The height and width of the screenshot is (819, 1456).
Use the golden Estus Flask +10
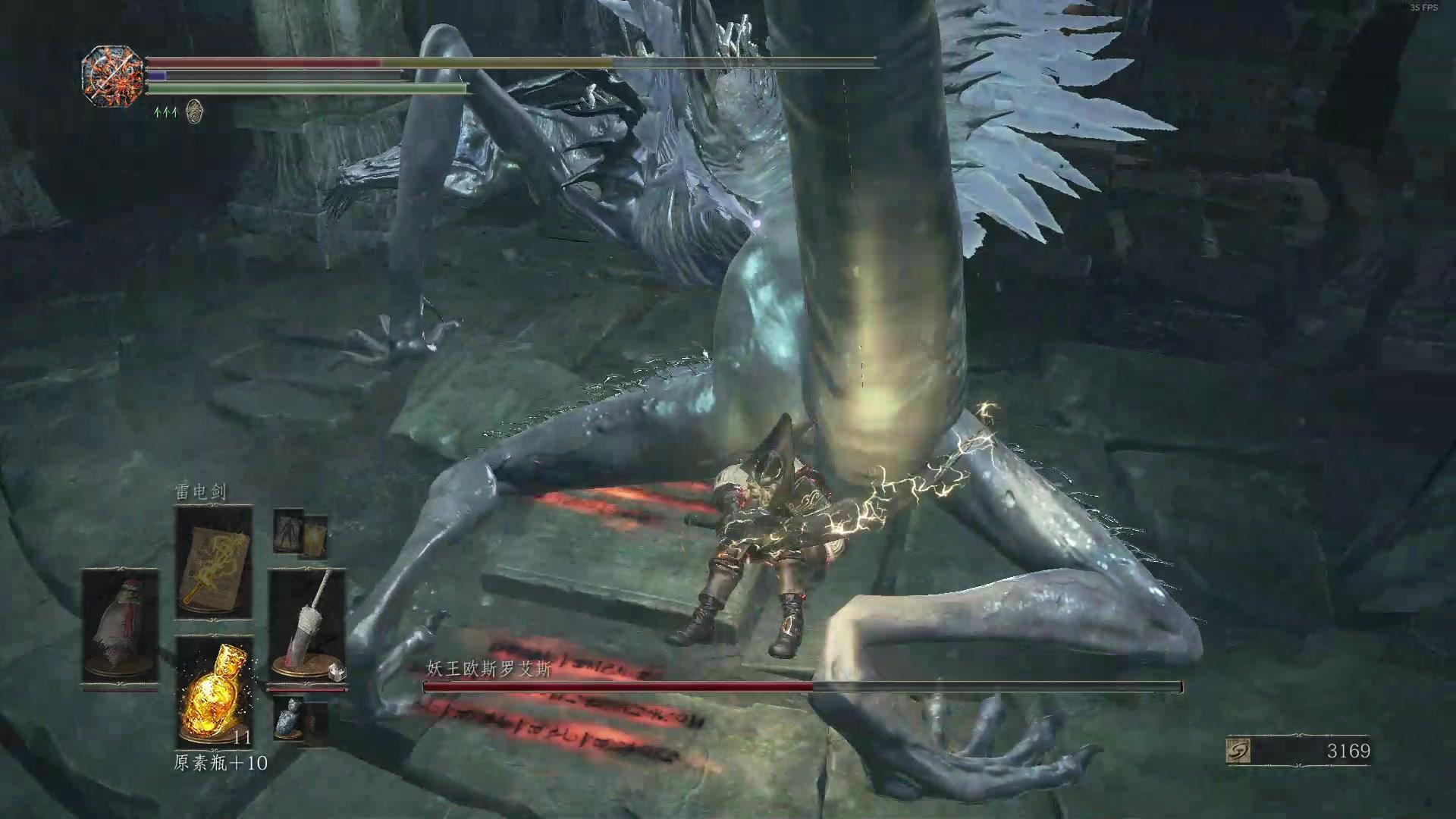tap(213, 692)
